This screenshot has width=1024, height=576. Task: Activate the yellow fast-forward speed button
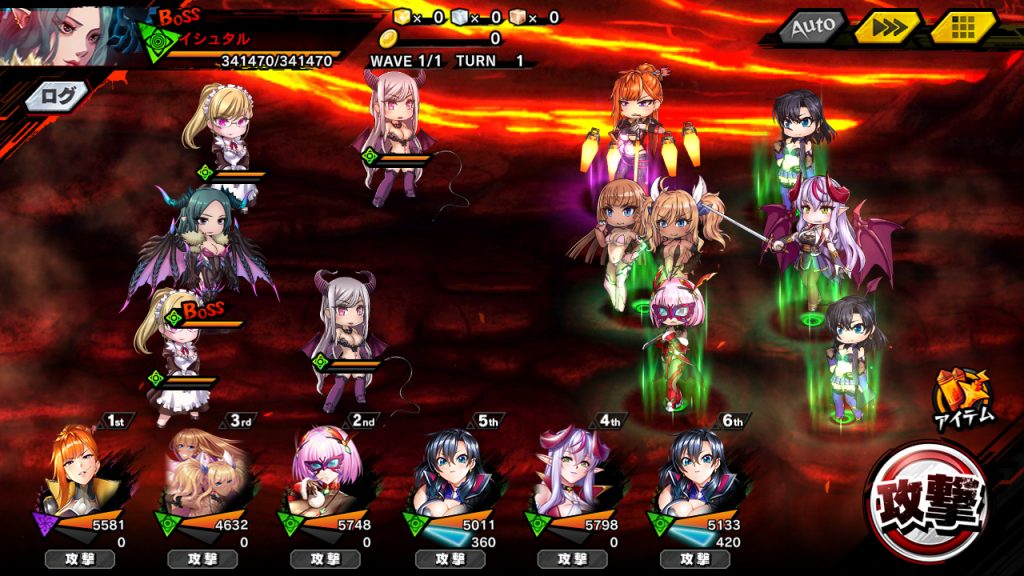tap(887, 28)
